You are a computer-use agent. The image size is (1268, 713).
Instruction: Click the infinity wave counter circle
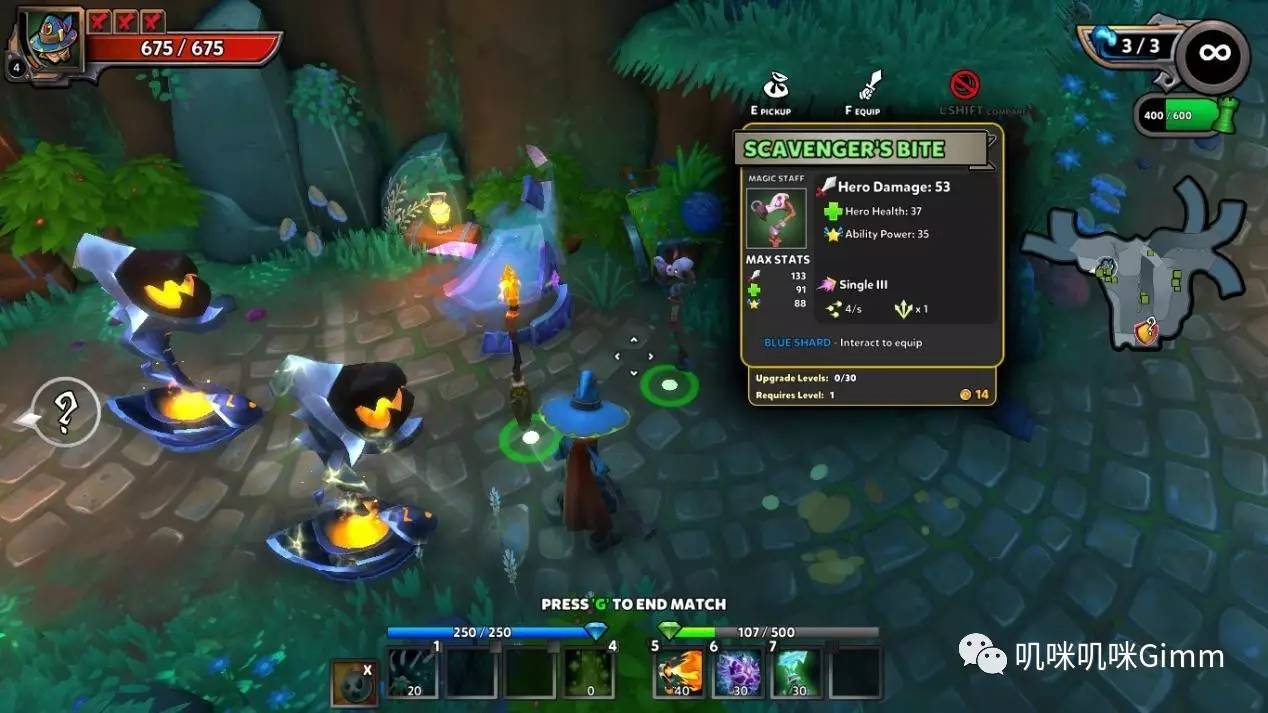pos(1212,55)
